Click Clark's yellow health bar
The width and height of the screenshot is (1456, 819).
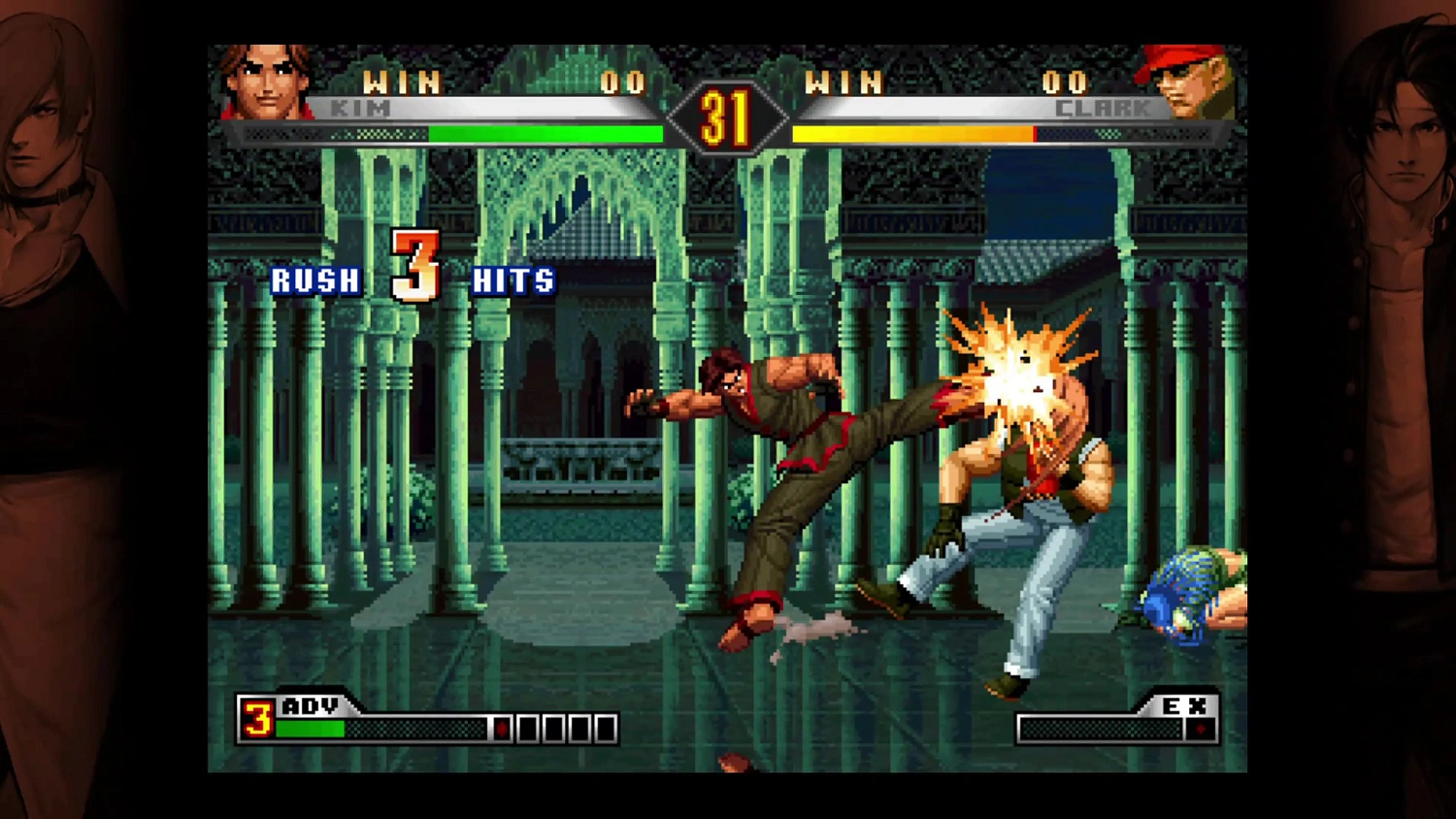tap(912, 134)
